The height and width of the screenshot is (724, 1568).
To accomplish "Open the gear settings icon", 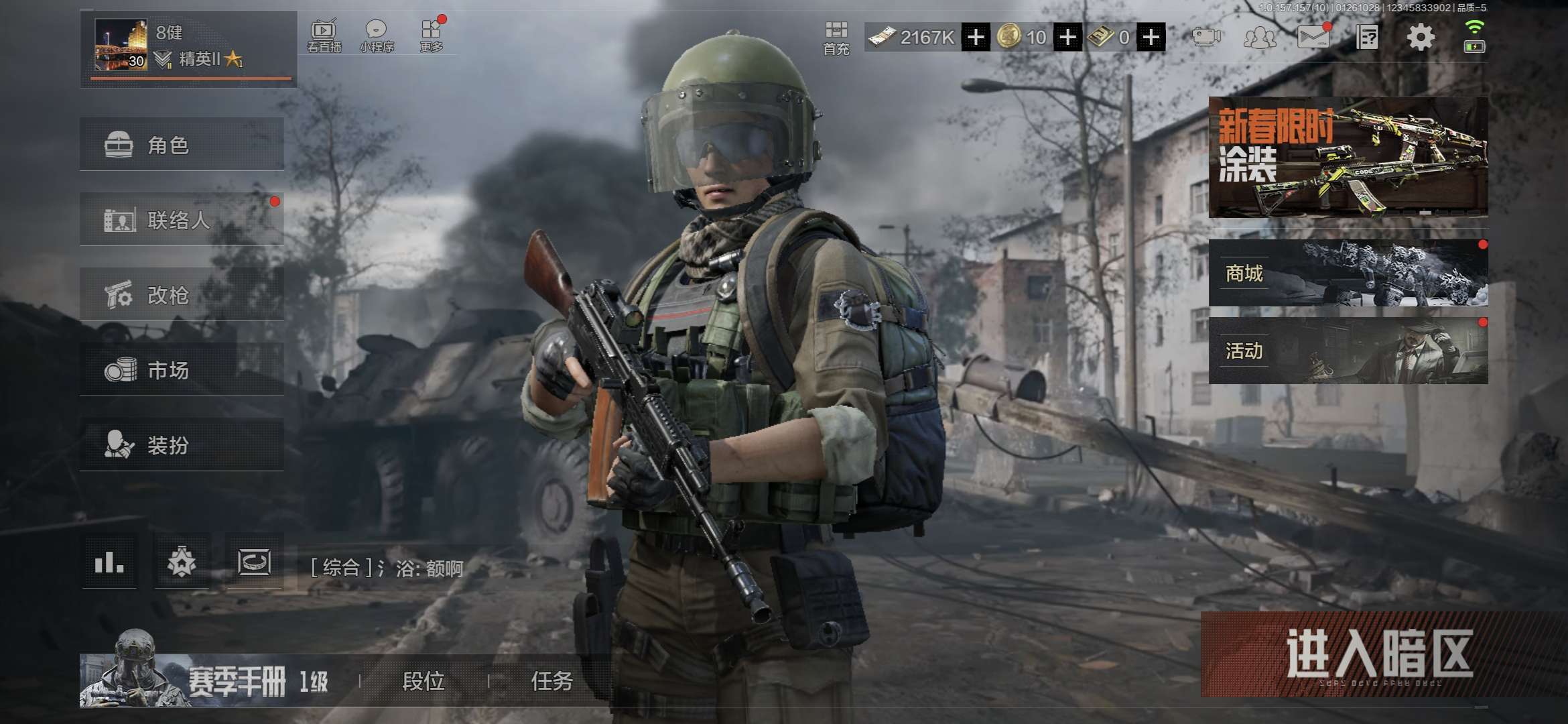I will (1420, 38).
